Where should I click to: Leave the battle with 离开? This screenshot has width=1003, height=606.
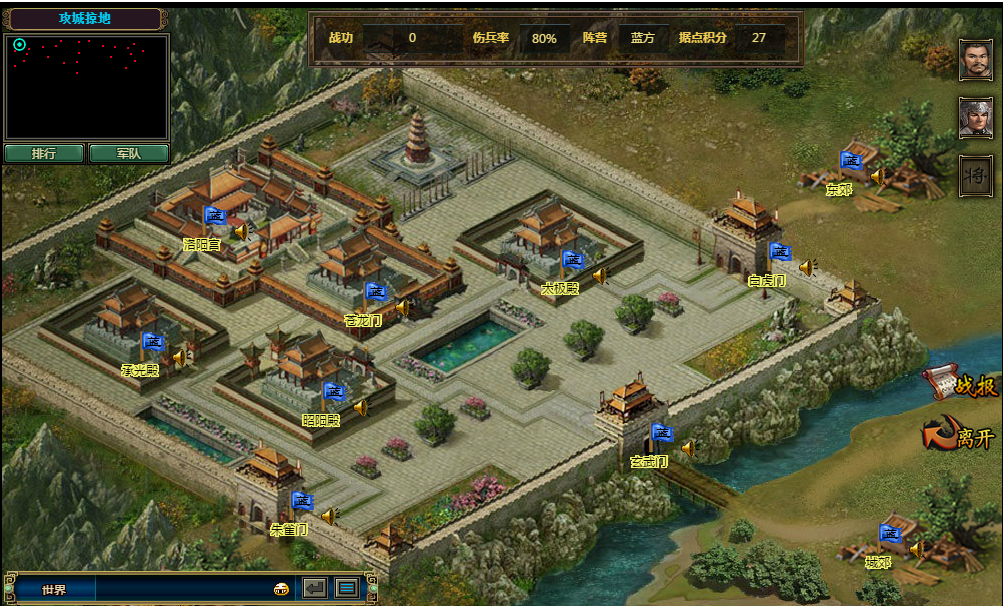pyautogui.click(x=960, y=436)
